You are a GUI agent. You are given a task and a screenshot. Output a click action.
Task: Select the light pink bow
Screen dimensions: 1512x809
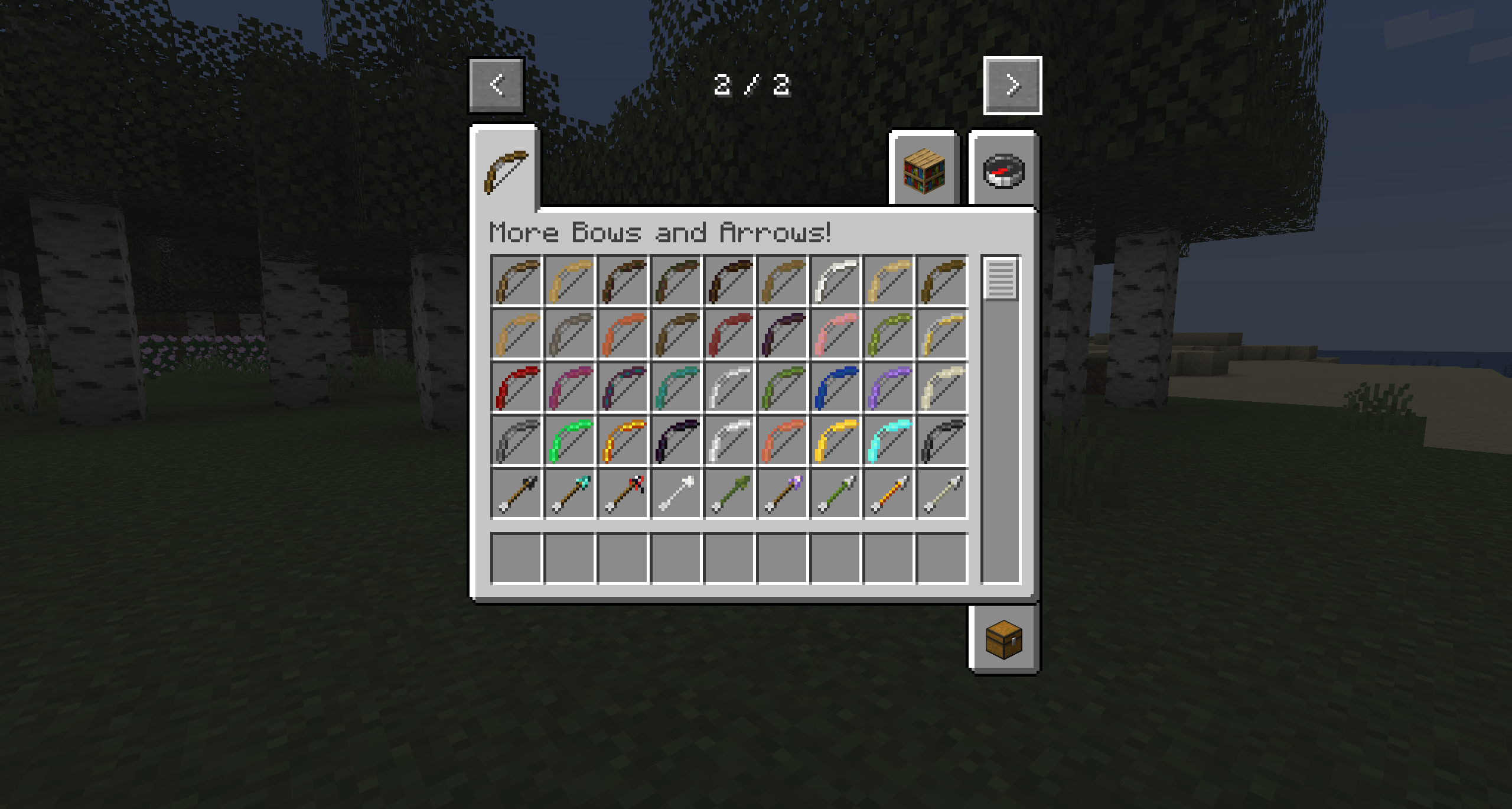click(835, 334)
